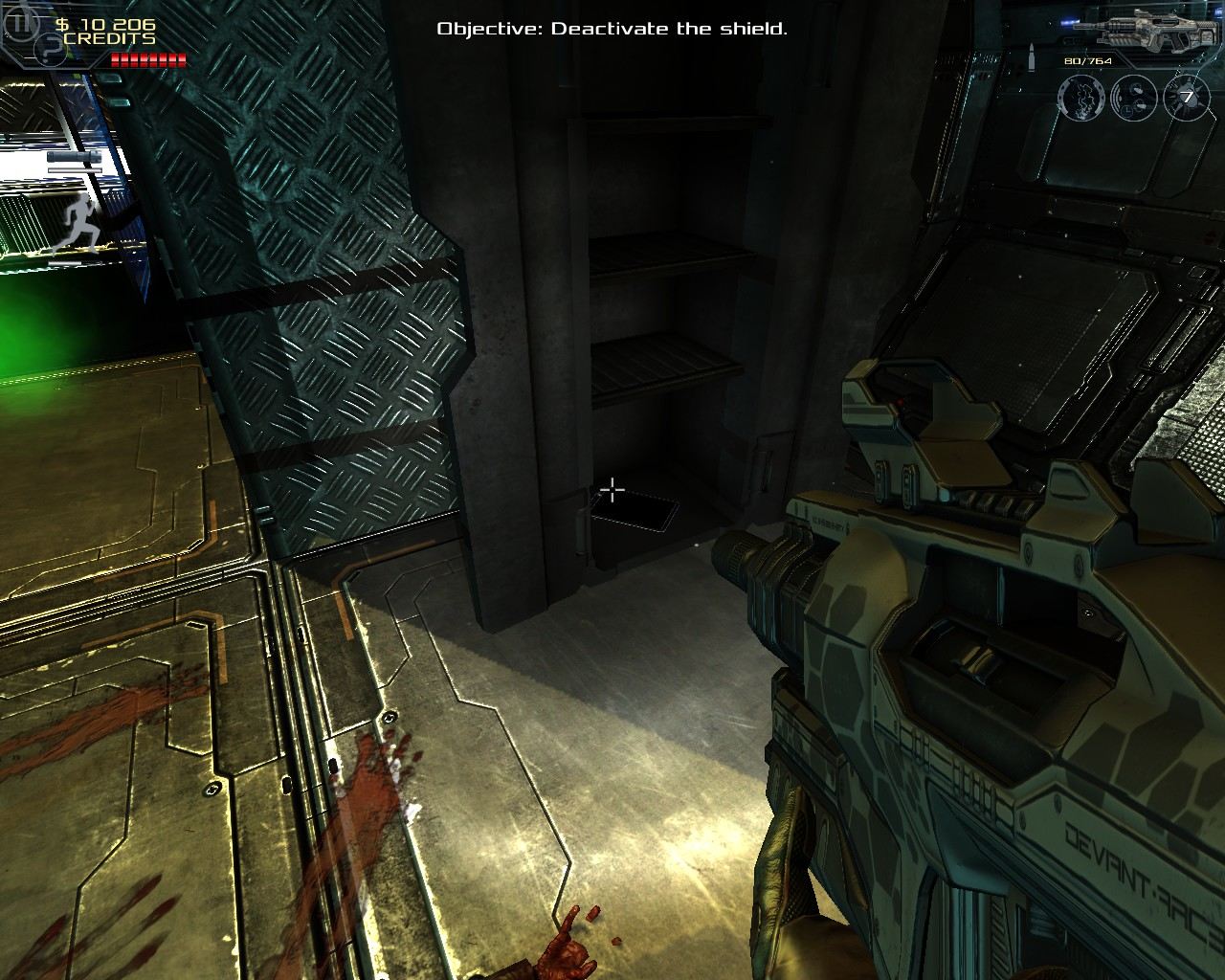Click the ammo counter reading 80/764

click(x=1087, y=61)
